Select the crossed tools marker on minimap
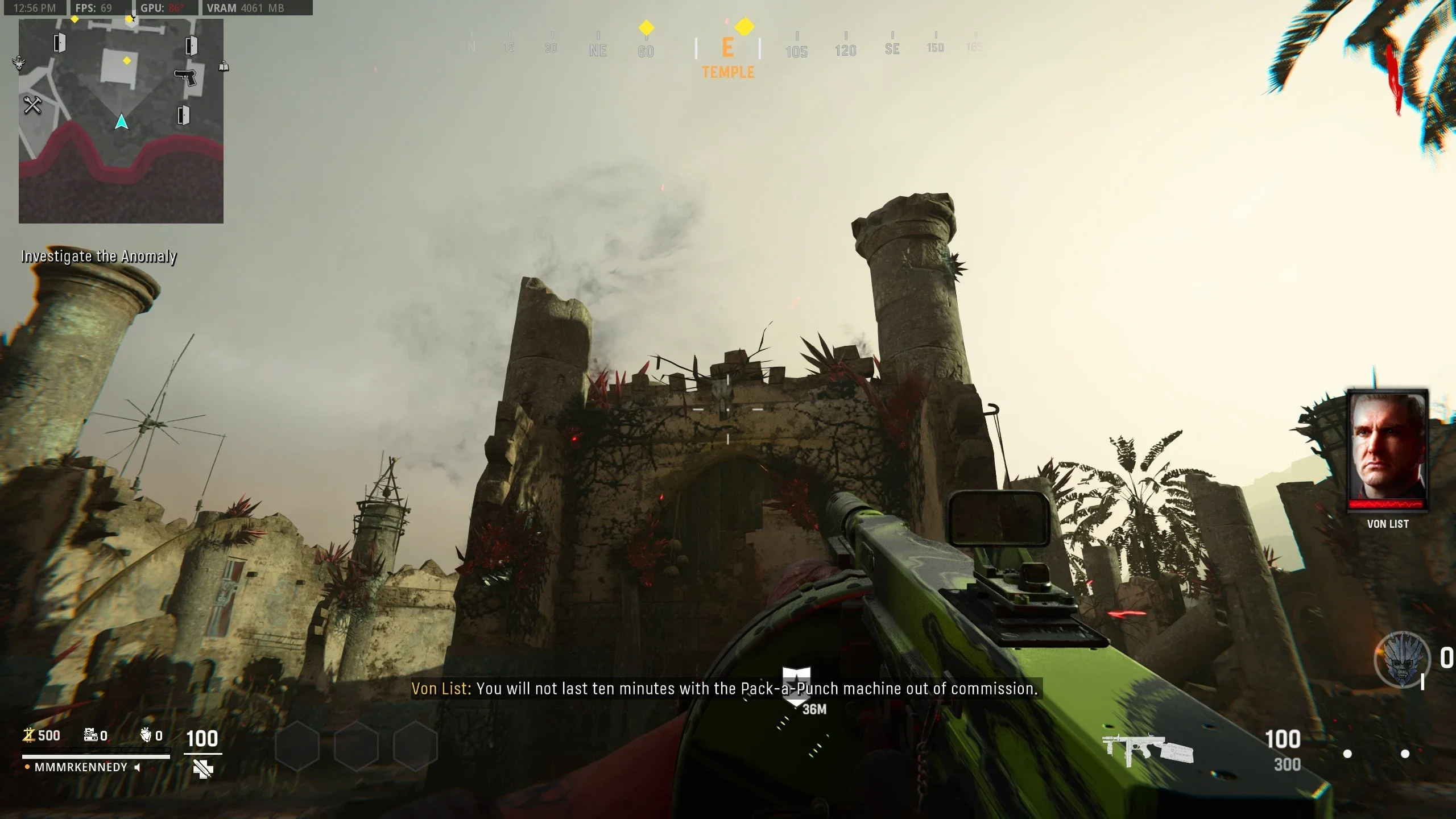The width and height of the screenshot is (1456, 819). pyautogui.click(x=32, y=105)
